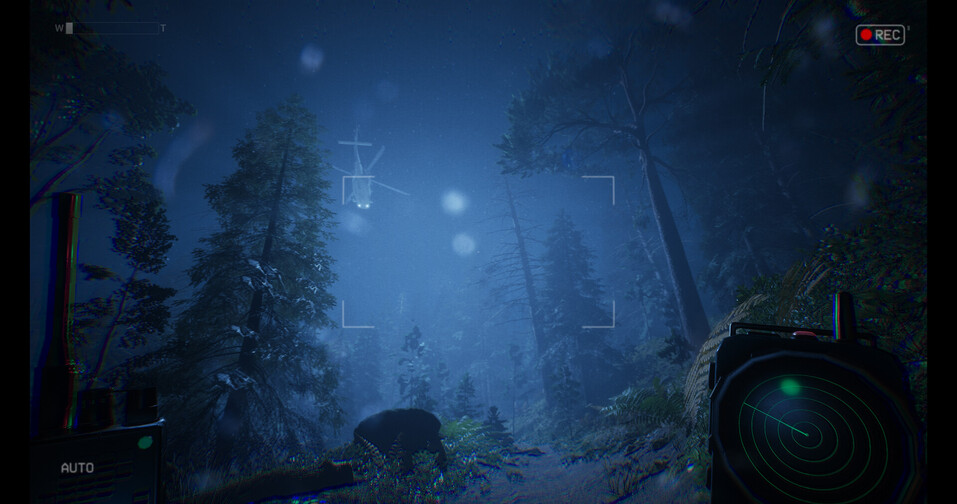
Task: Select the AUTO focus mode label
Action: coord(77,468)
